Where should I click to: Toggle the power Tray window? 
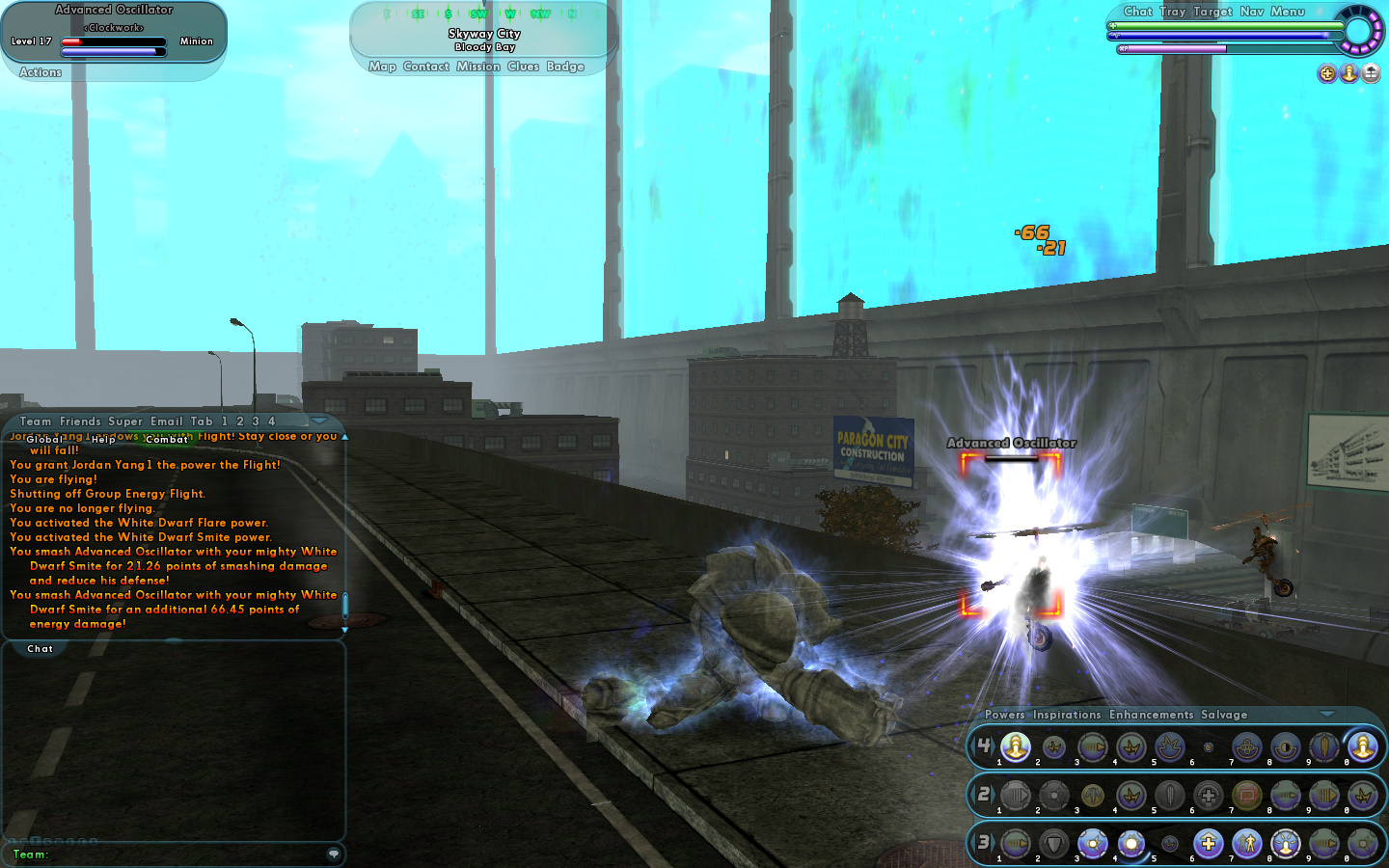tap(1173, 12)
